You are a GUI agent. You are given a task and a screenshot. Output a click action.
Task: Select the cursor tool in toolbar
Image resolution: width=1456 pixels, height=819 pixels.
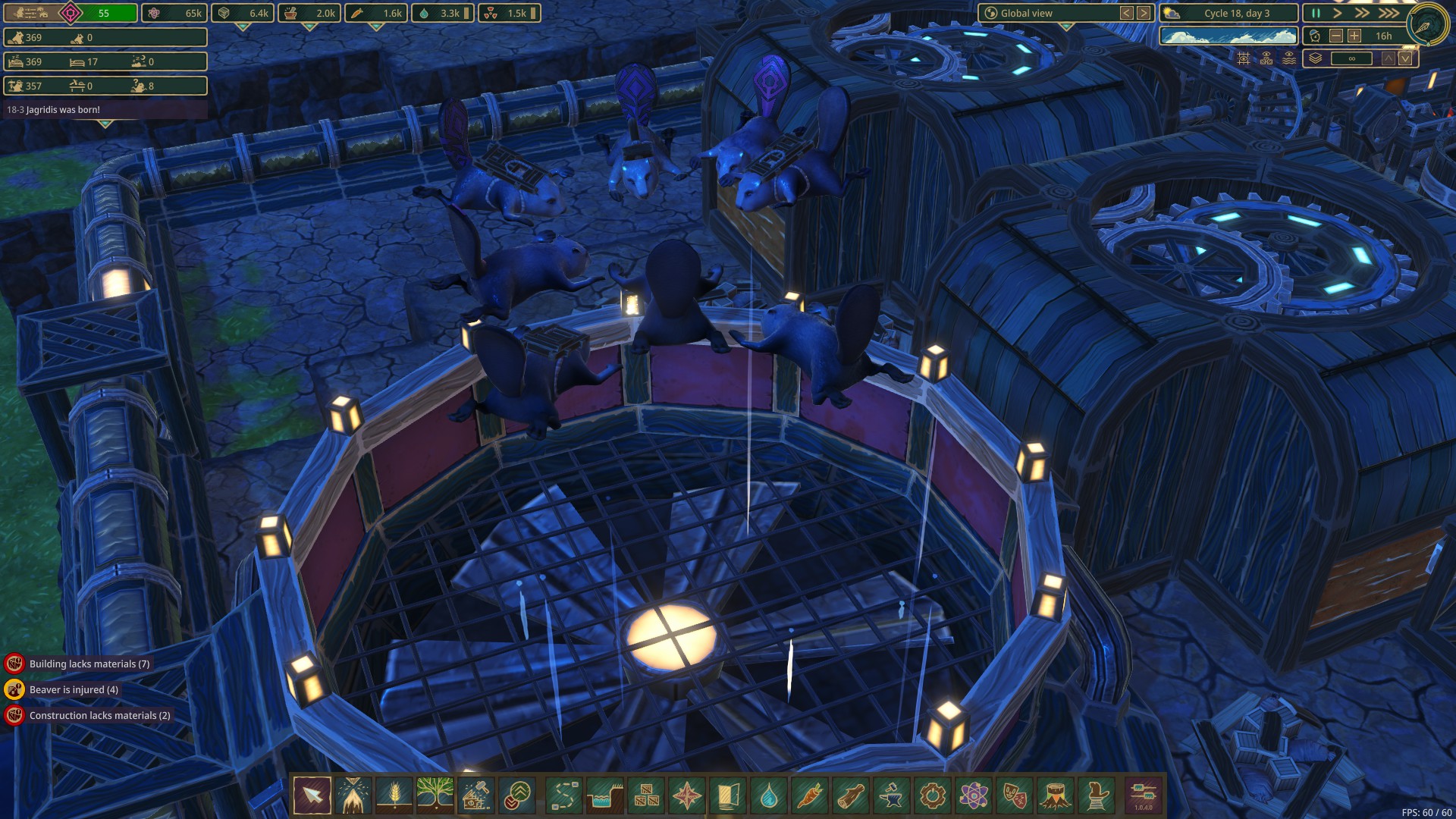[312, 795]
